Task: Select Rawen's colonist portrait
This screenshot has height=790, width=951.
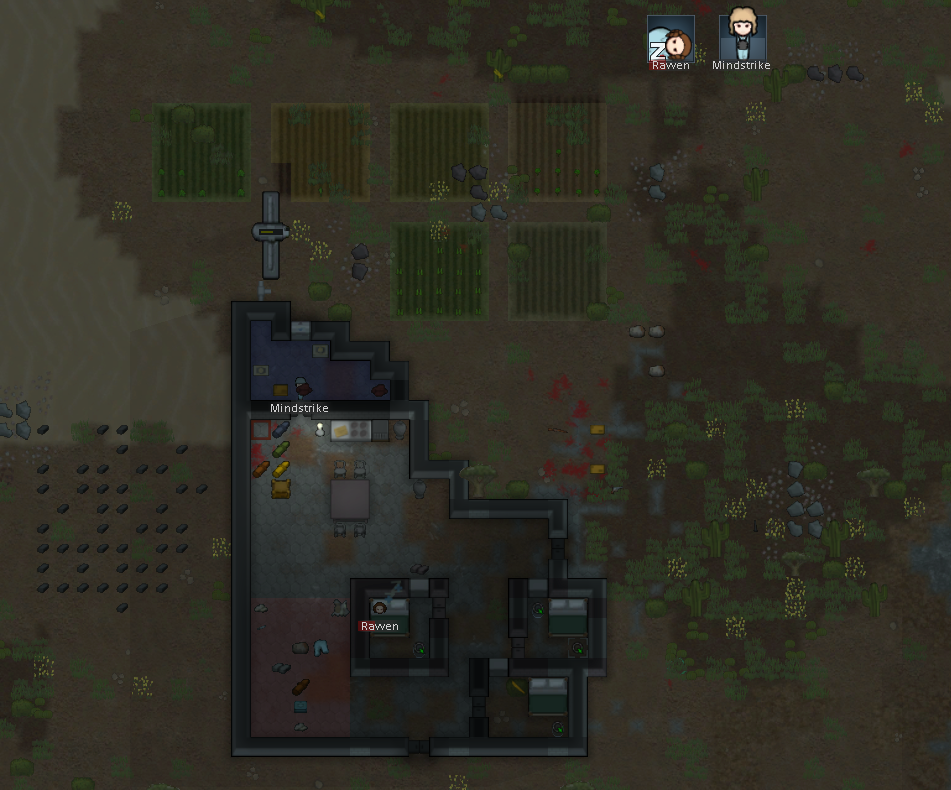Action: [x=671, y=40]
